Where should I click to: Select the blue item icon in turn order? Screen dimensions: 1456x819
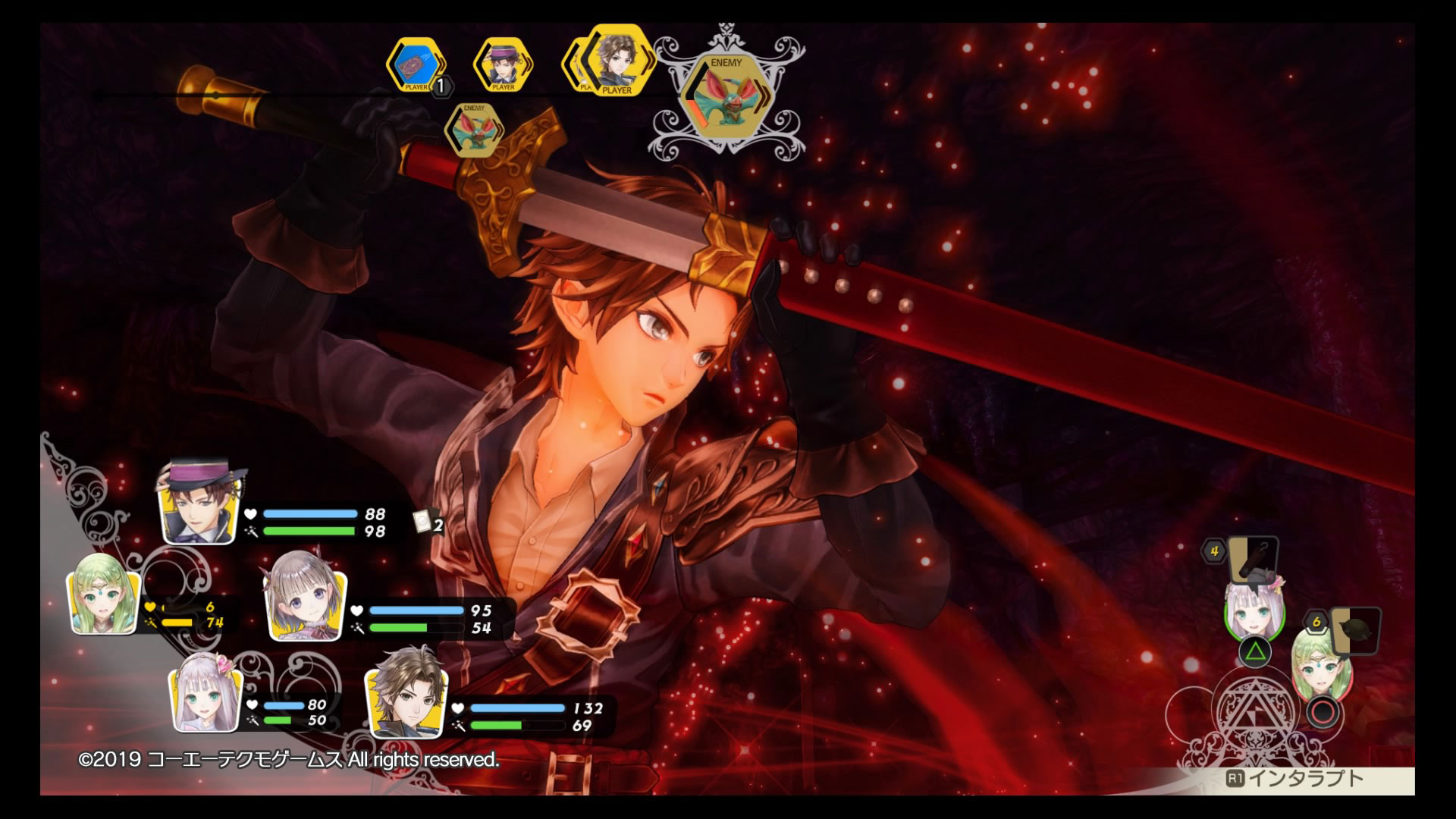(416, 65)
